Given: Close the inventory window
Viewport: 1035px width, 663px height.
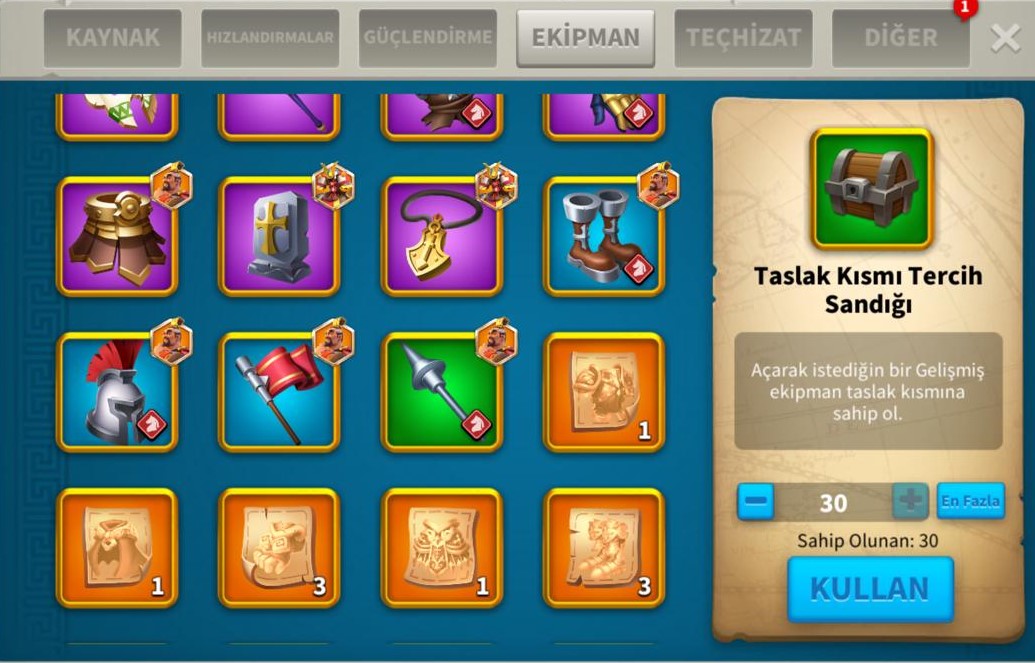Looking at the screenshot, I should (x=1005, y=38).
